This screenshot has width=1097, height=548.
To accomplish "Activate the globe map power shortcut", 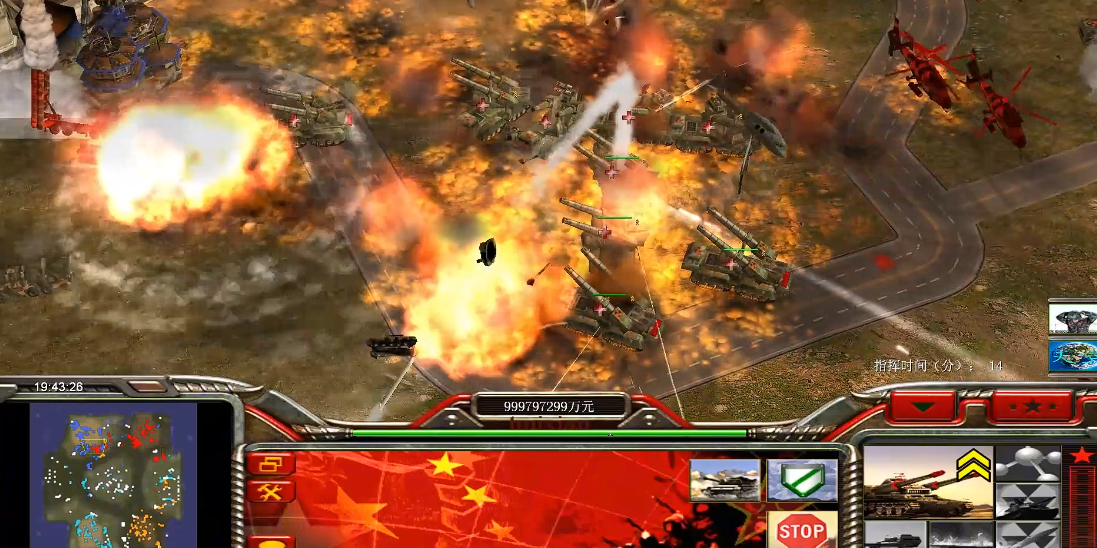I will coord(1073,355).
